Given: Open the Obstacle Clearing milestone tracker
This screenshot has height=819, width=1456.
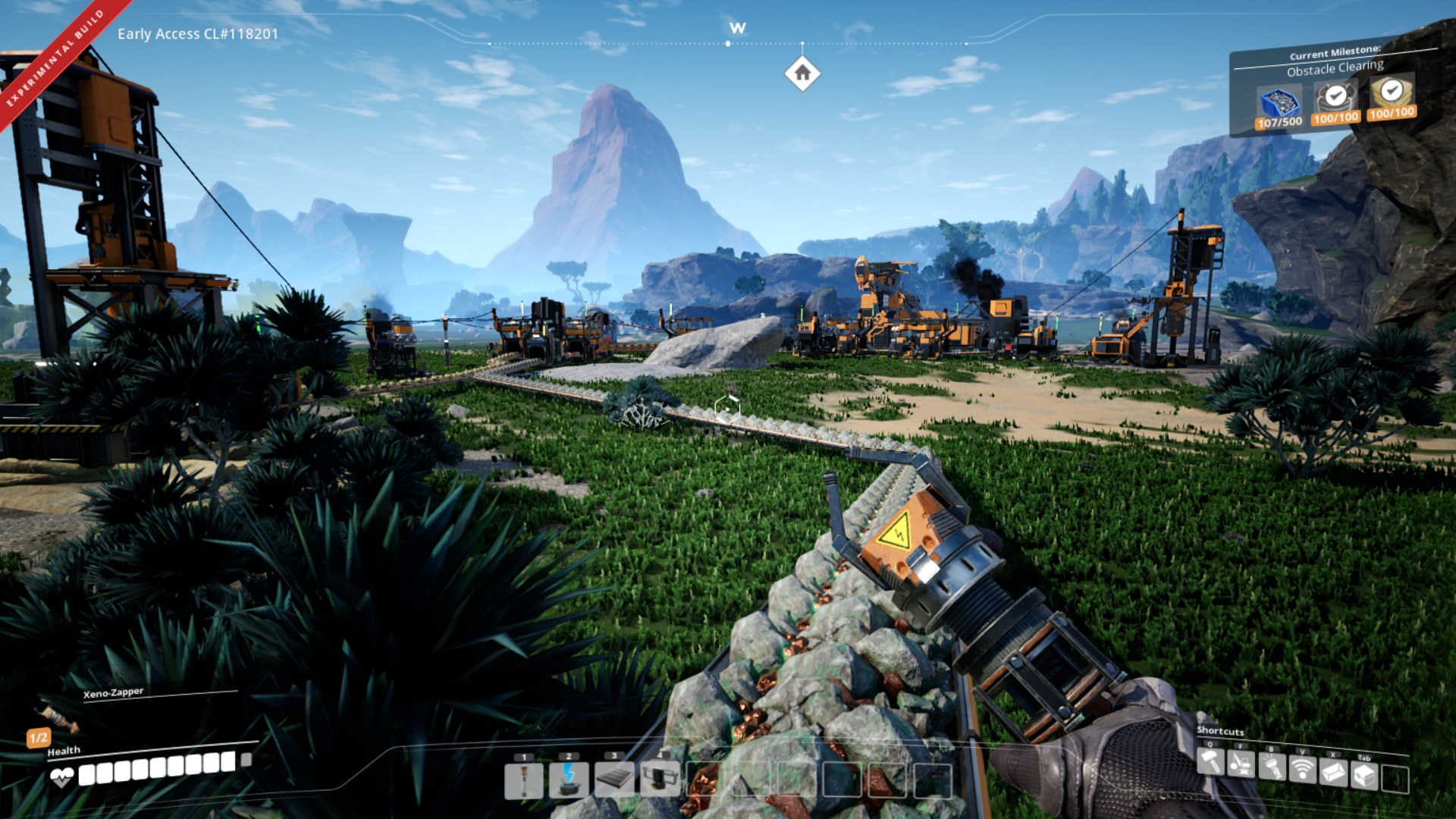Looking at the screenshot, I should point(1335,68).
